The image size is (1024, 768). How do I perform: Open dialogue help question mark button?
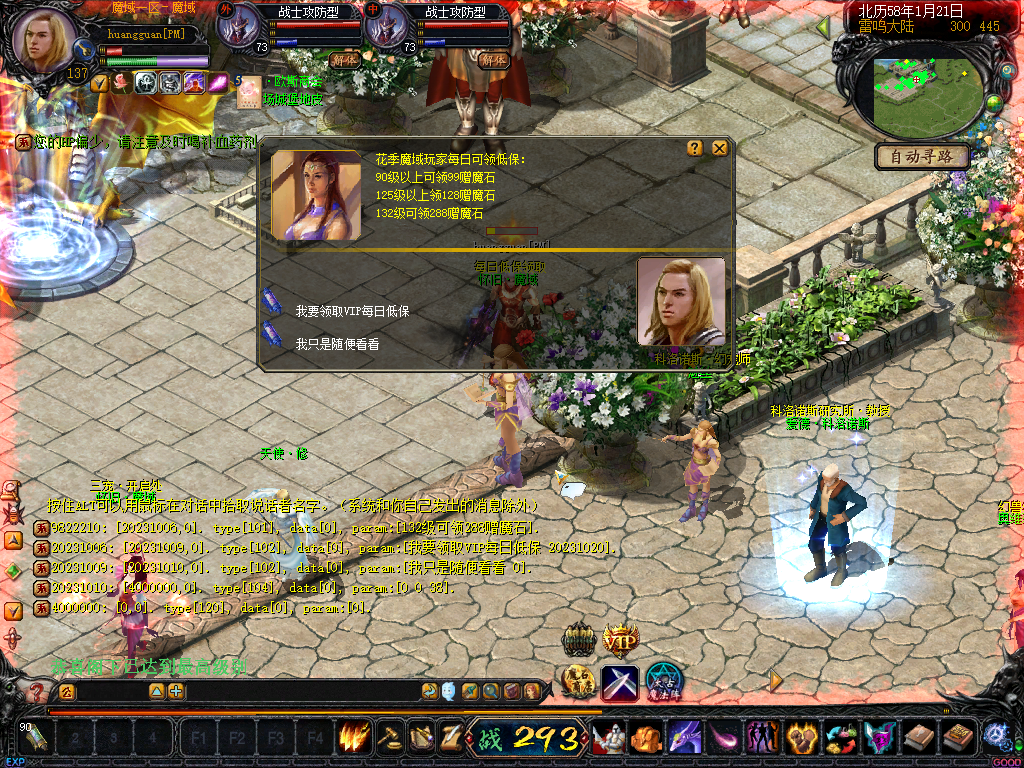pos(695,148)
